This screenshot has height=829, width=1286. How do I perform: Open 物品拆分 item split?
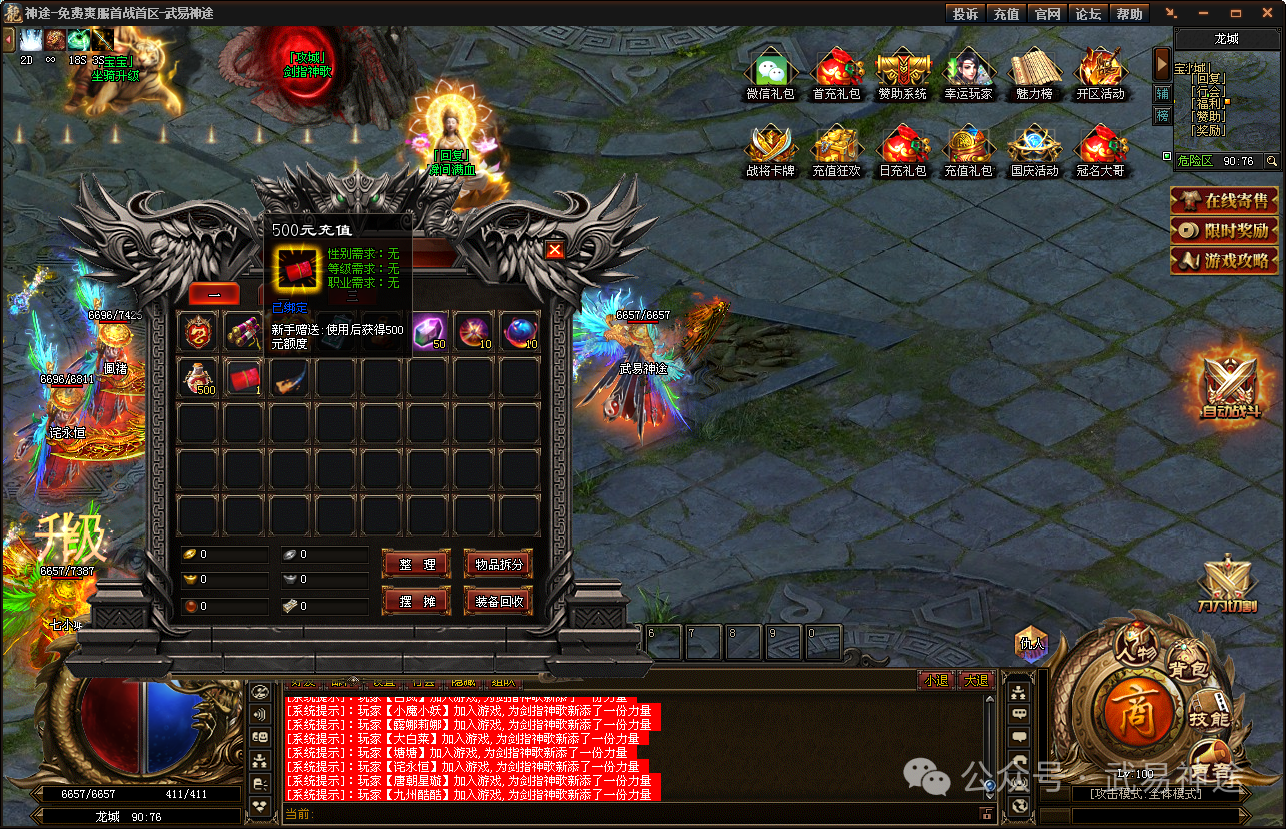point(498,564)
